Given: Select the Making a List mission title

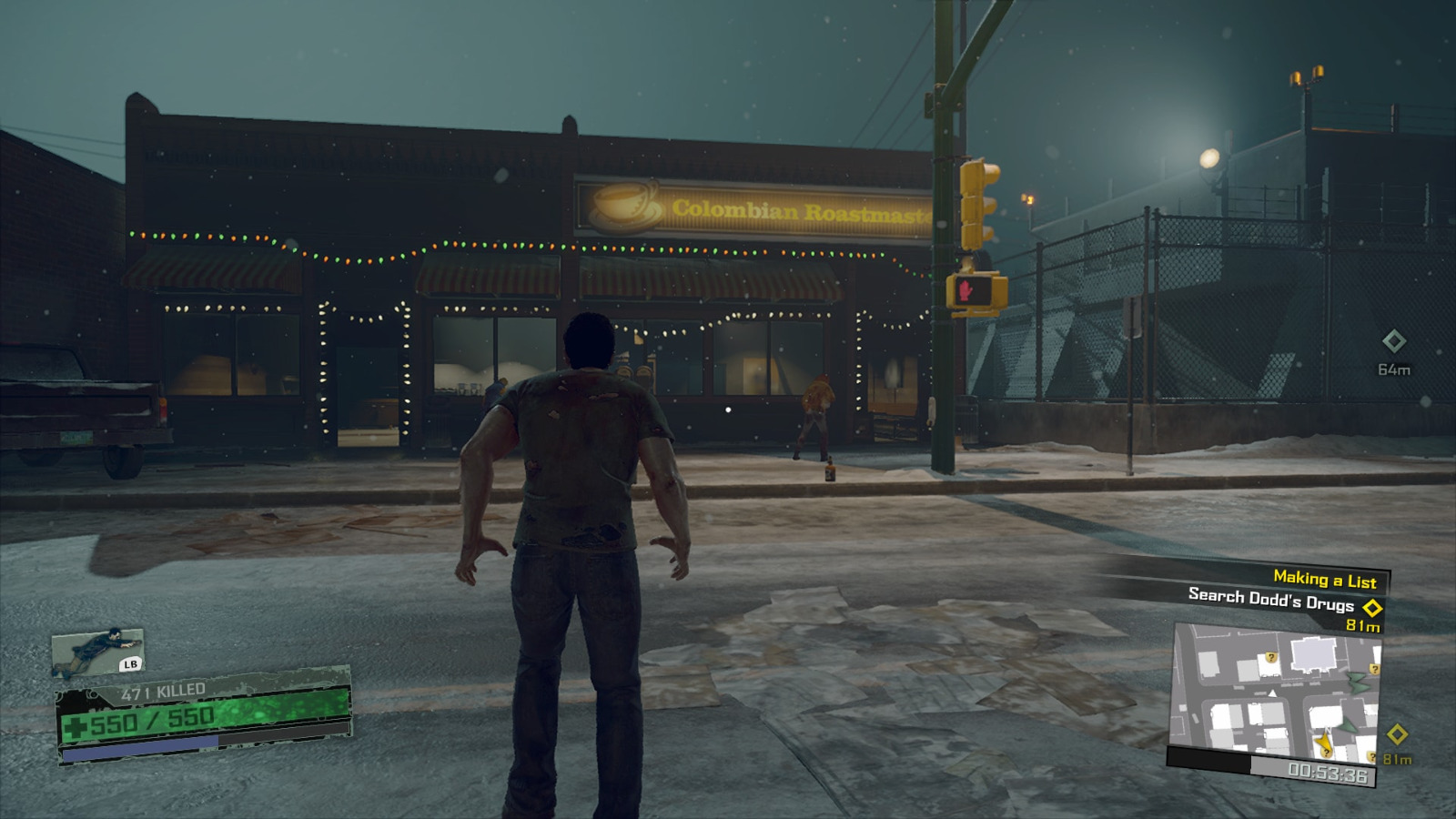Looking at the screenshot, I should point(1324,577).
